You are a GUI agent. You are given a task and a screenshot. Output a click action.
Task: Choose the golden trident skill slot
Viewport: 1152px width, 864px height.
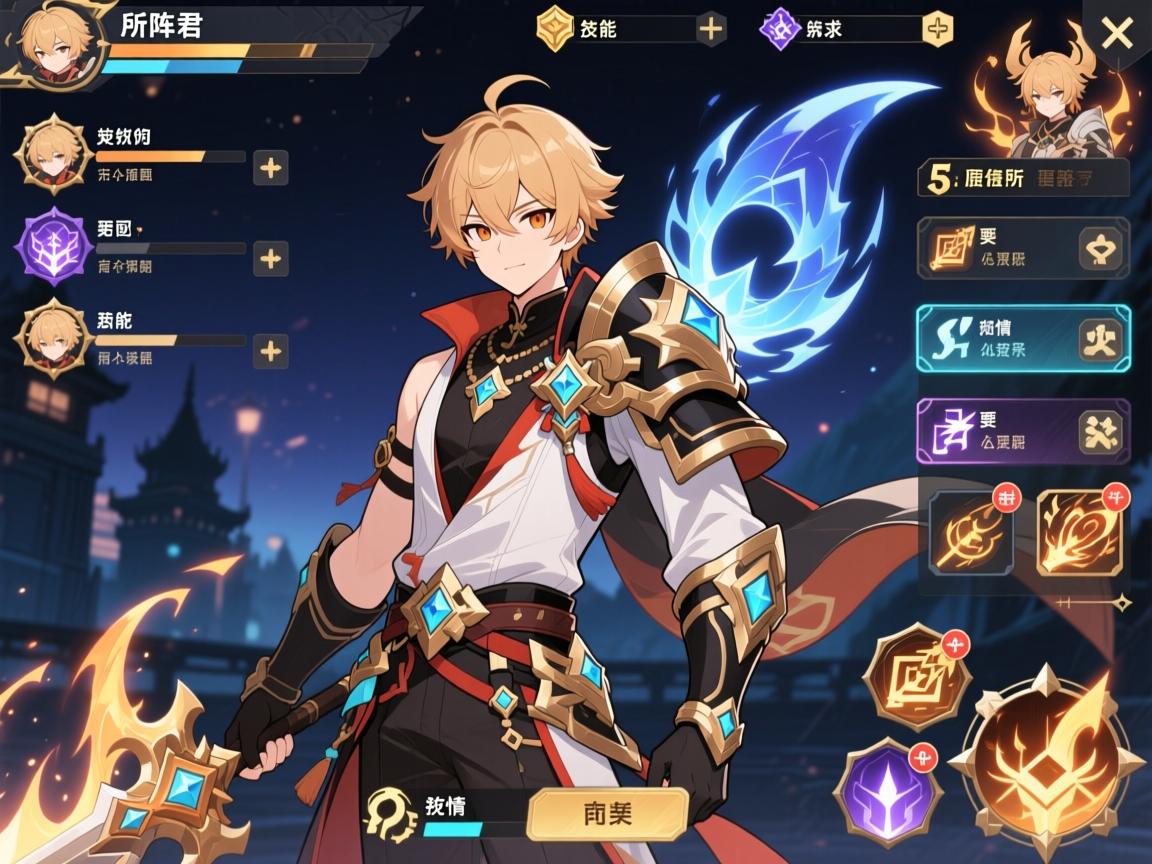971,532
